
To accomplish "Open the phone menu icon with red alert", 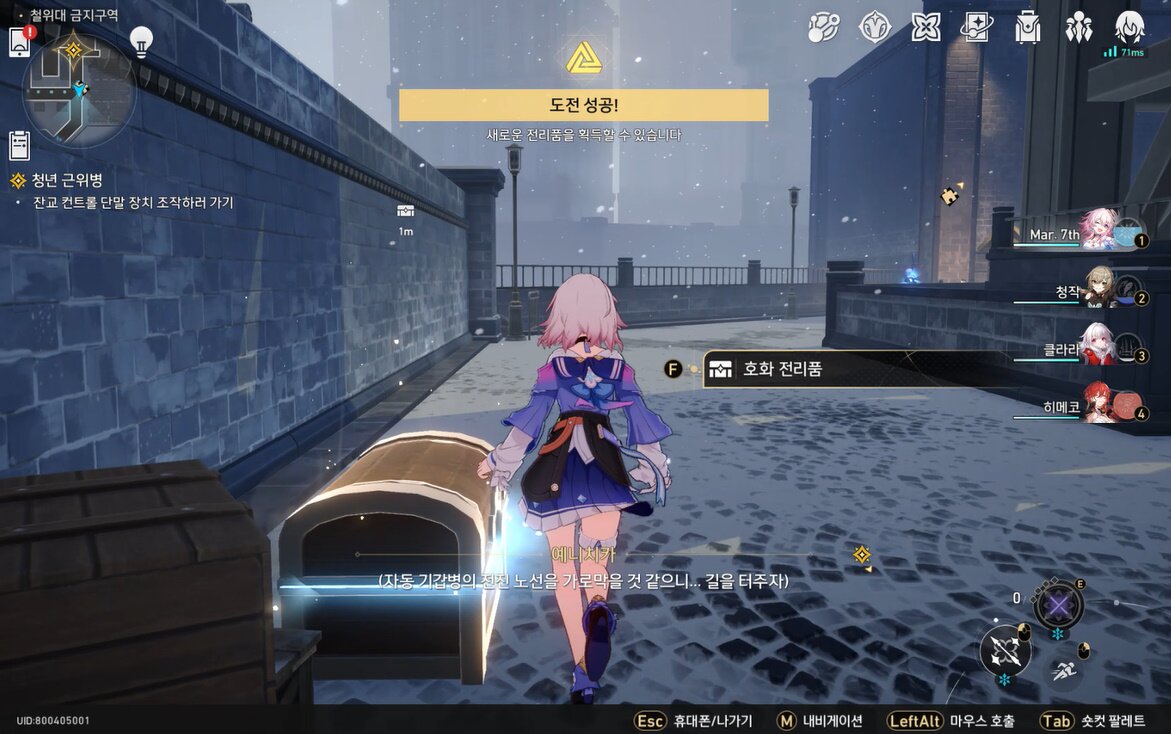I will (19, 42).
